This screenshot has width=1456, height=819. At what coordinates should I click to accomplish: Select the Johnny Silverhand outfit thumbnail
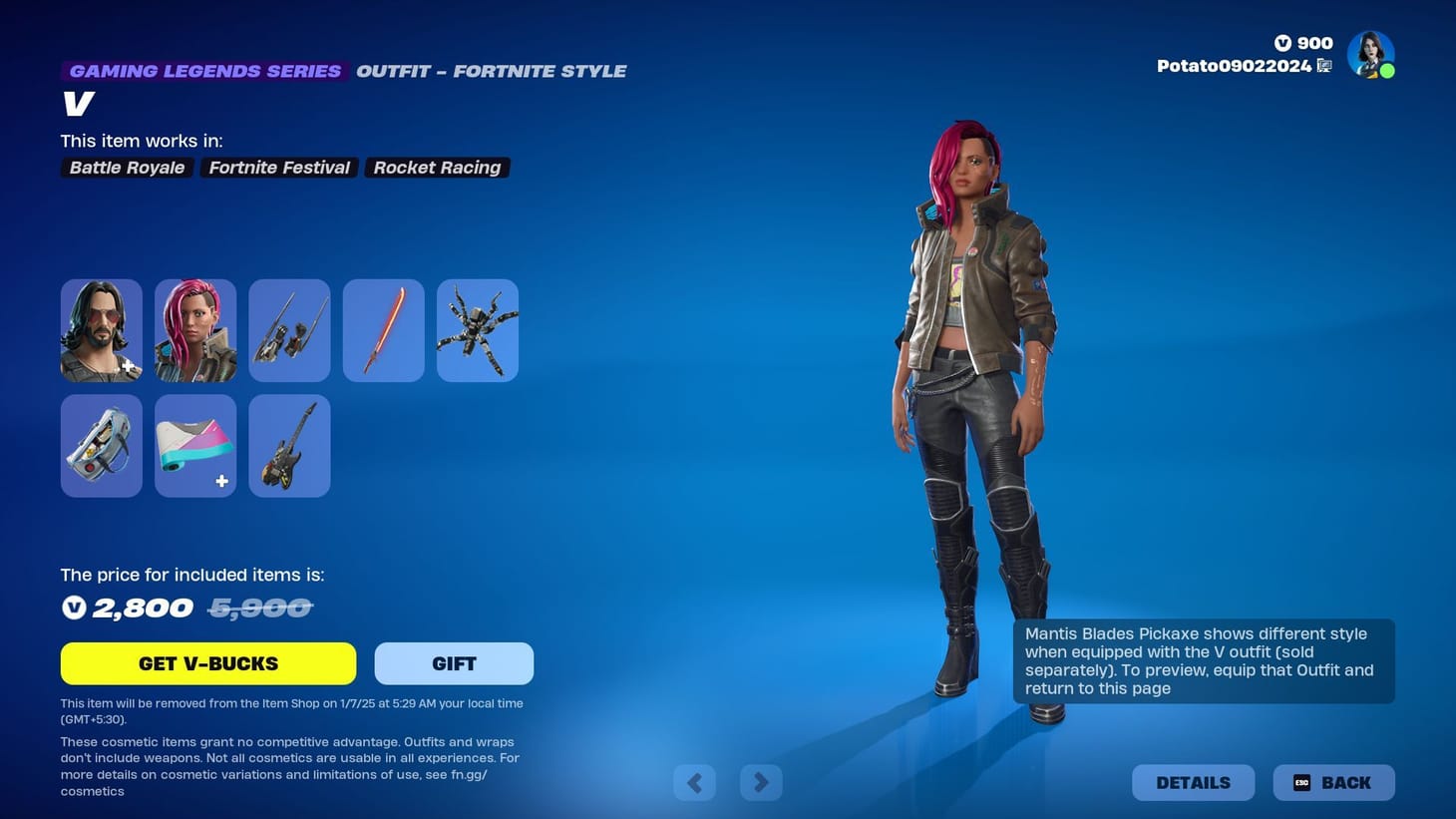tap(101, 329)
